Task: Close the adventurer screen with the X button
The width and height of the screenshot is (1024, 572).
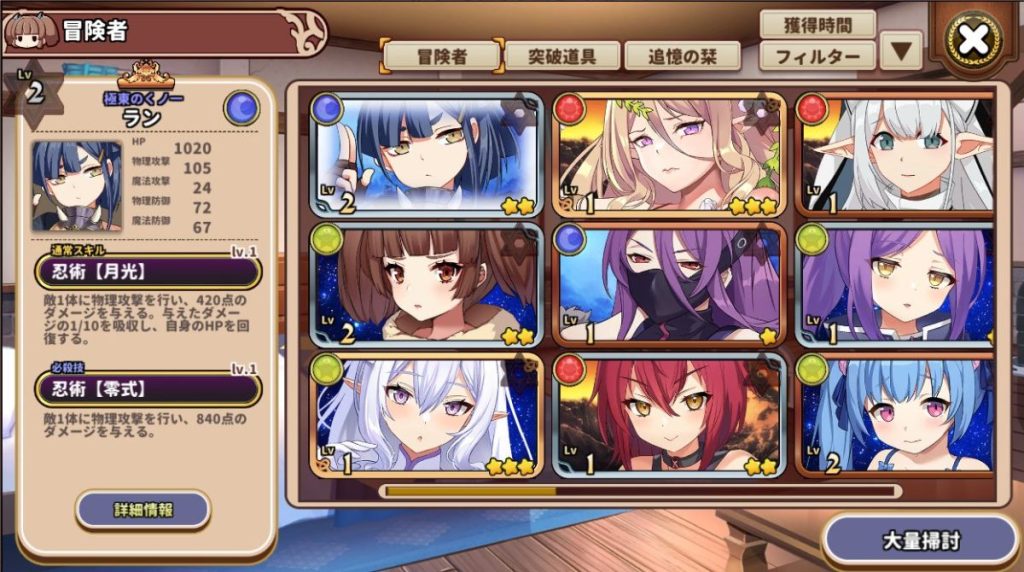Action: tap(973, 42)
